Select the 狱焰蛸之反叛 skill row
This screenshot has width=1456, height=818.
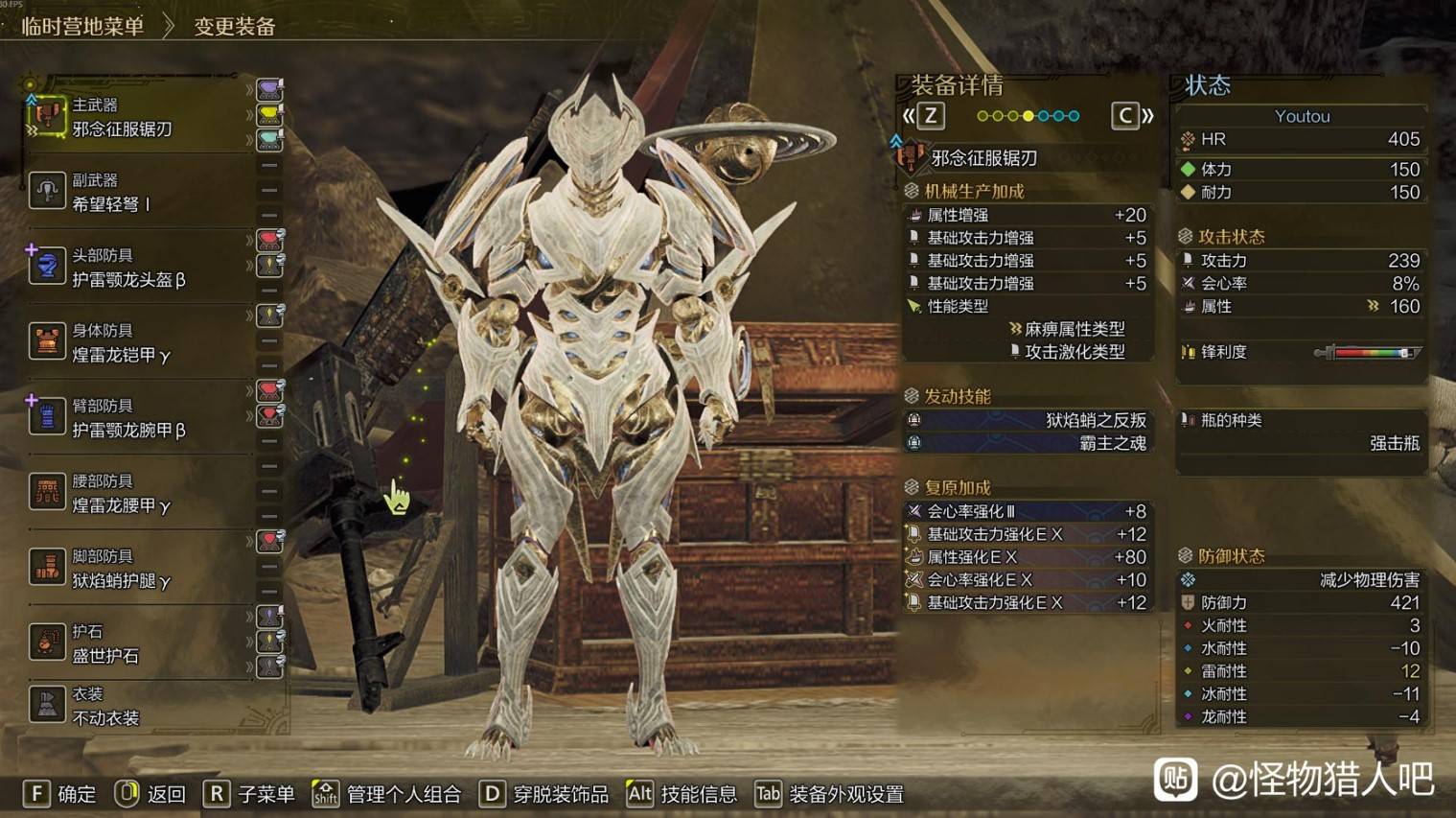[x=1027, y=420]
